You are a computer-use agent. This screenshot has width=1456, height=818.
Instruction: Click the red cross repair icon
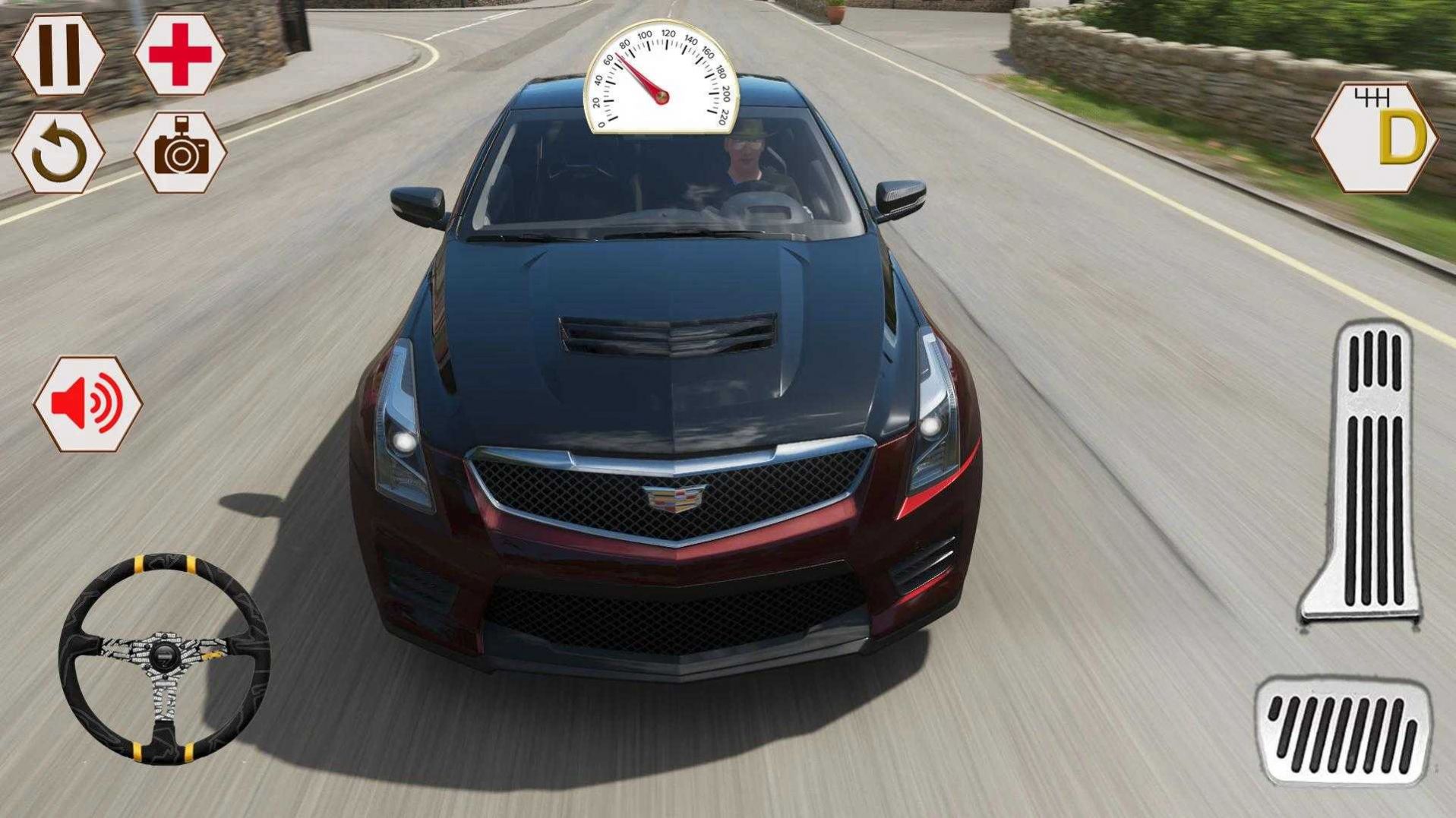coord(180,55)
